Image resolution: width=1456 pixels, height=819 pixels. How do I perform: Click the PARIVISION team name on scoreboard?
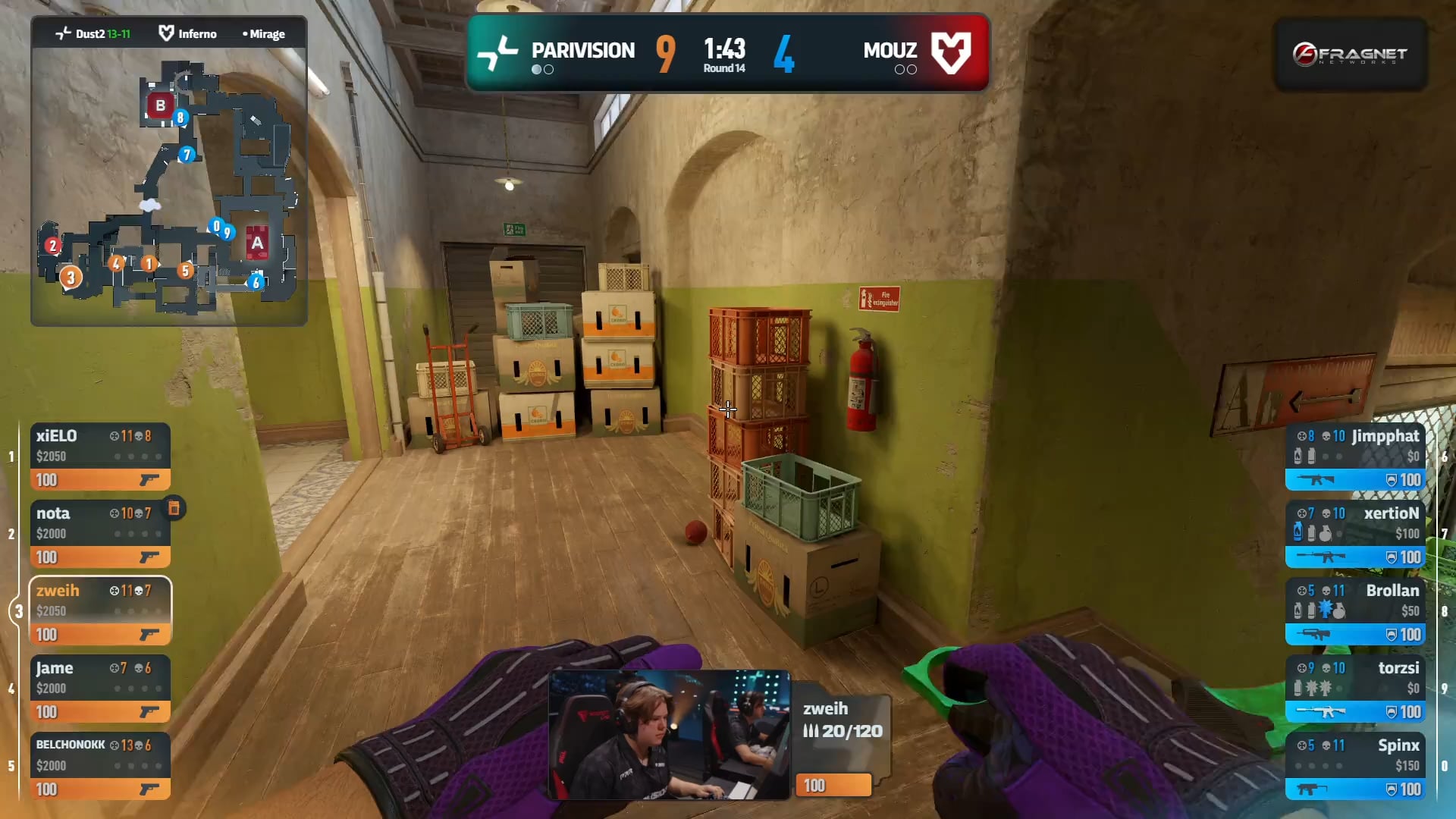pyautogui.click(x=582, y=51)
